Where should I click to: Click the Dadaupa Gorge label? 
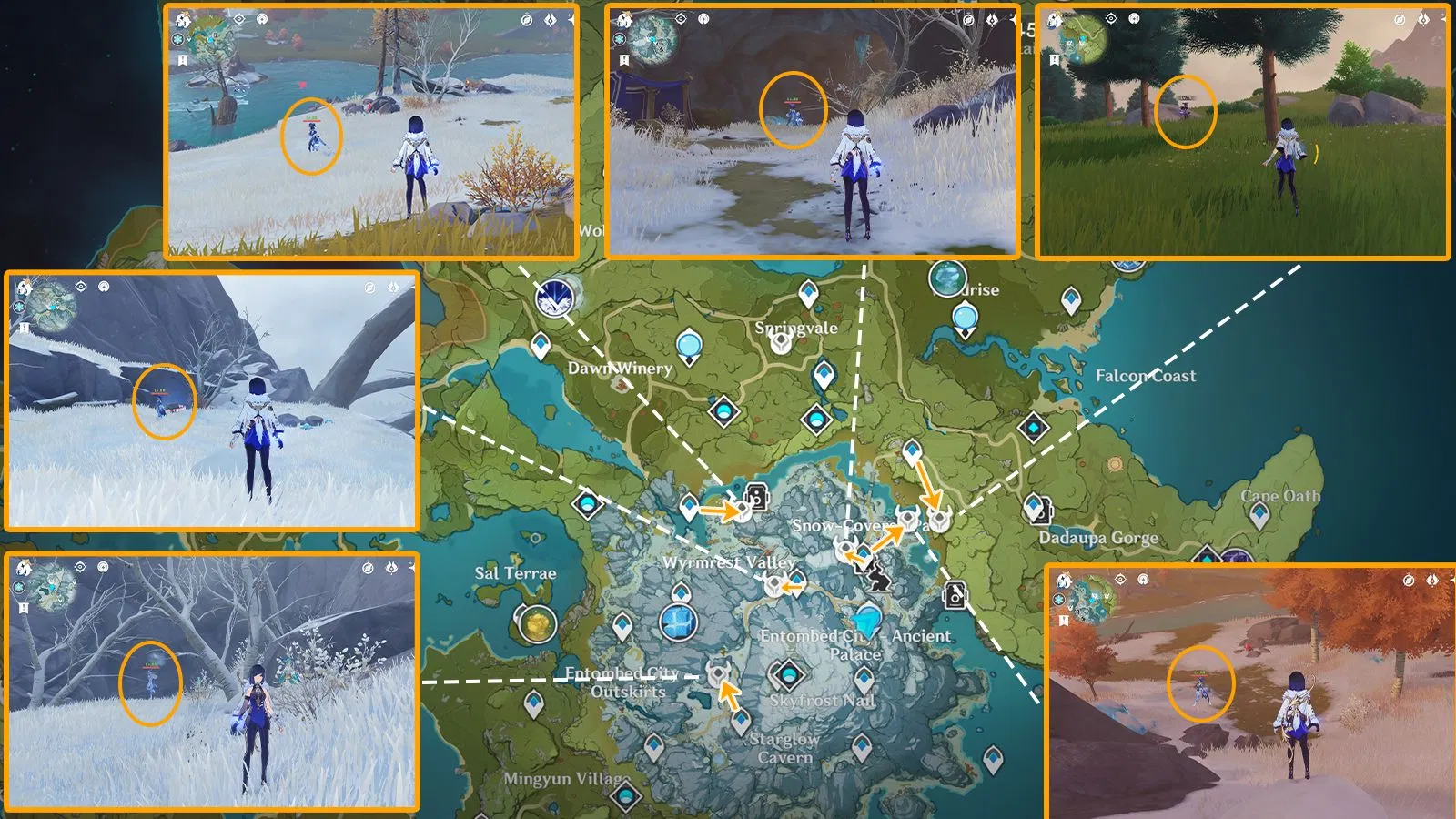tap(1098, 539)
